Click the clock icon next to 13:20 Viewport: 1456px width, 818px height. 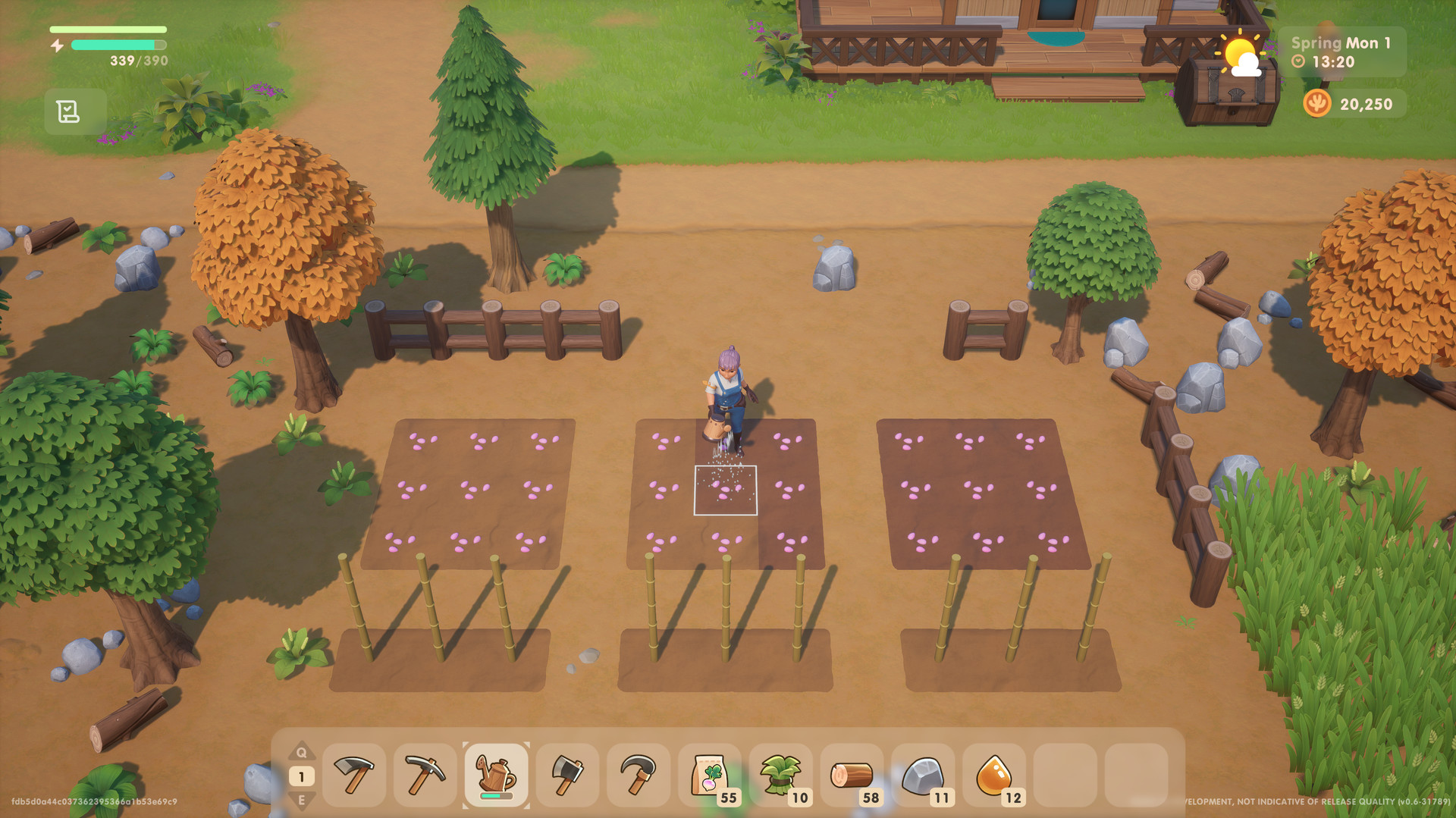(x=1298, y=62)
